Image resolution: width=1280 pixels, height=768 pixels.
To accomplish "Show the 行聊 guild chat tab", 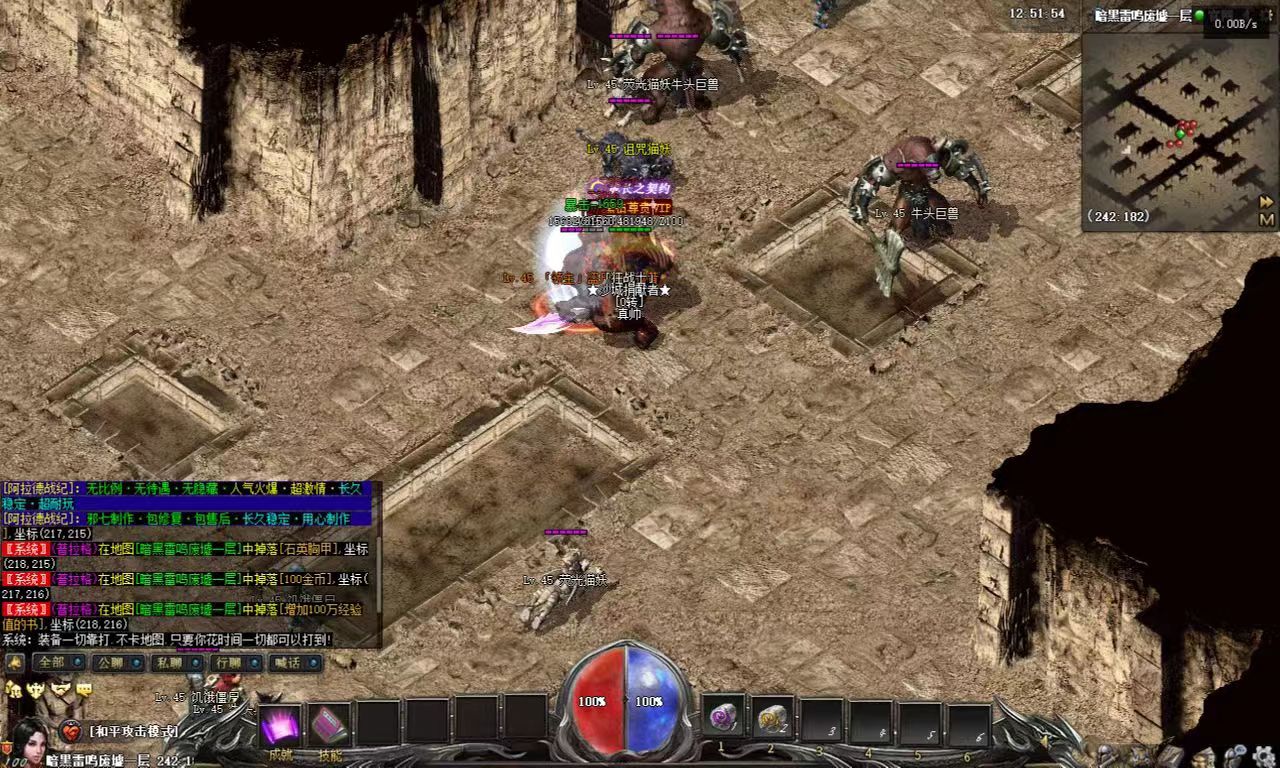I will click(x=234, y=662).
